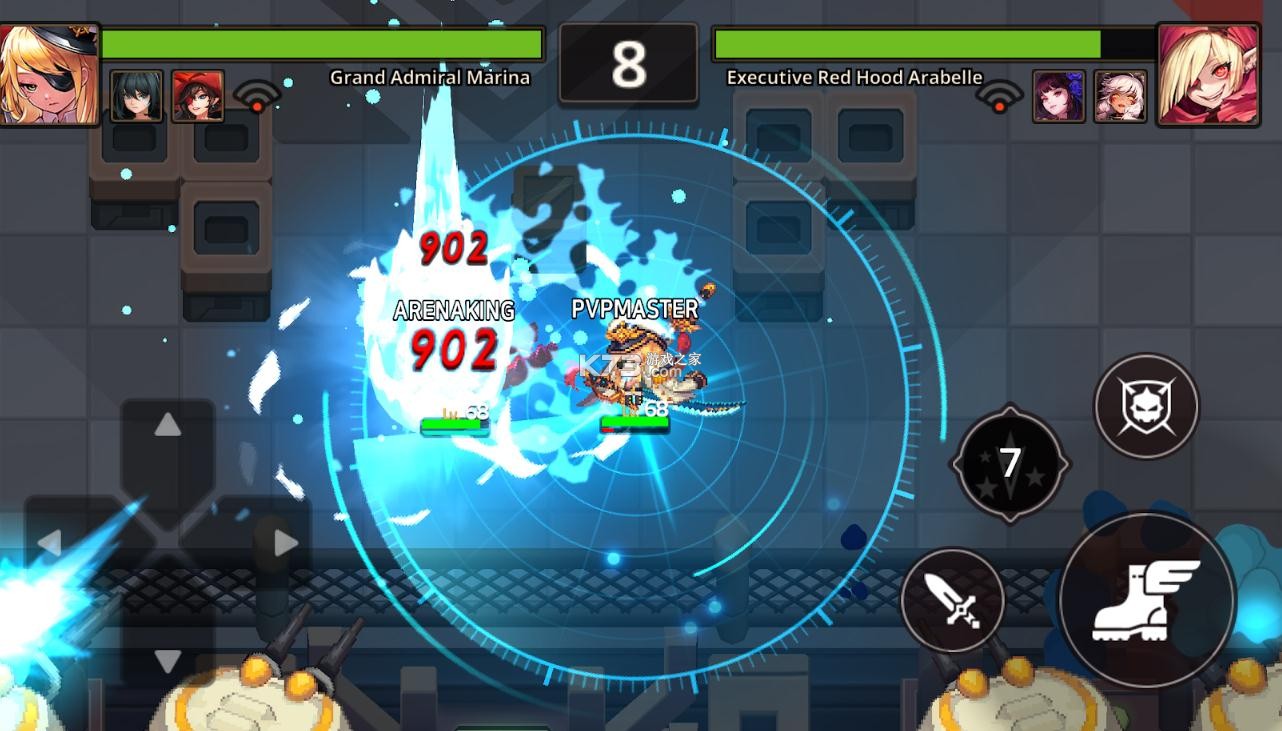1282x731 pixels.
Task: Choose the red-hooded teammate portrait
Action: pos(197,96)
